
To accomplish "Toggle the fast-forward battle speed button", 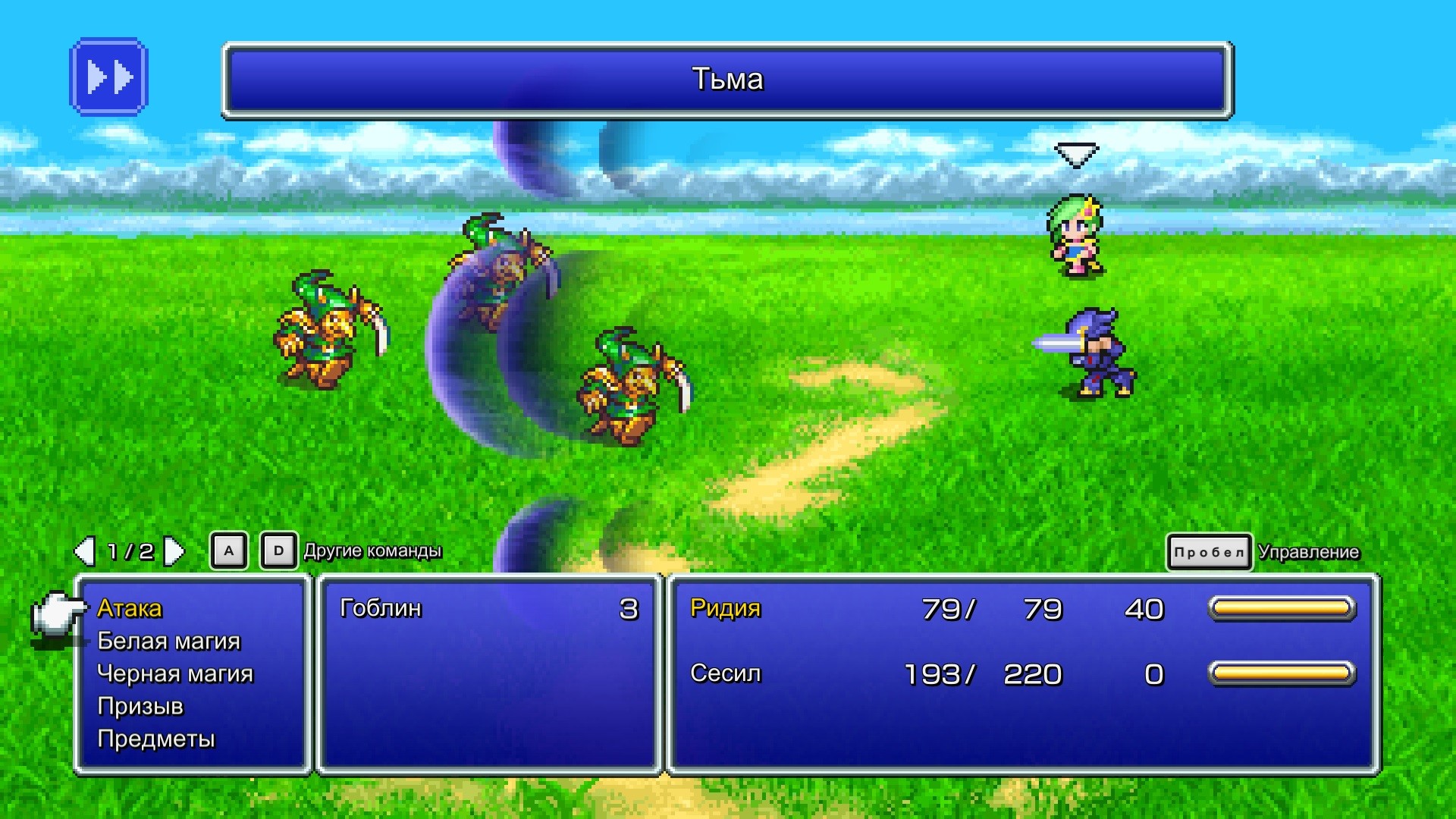I will 108,77.
